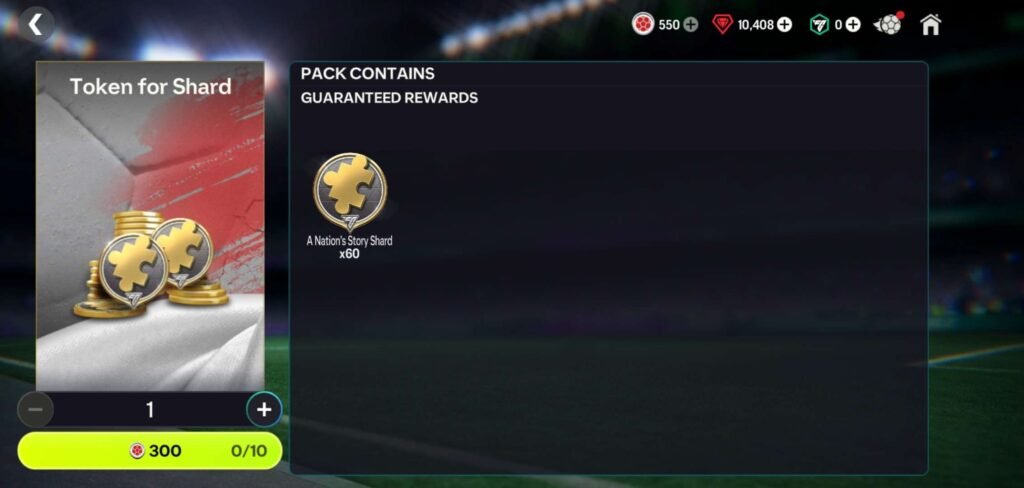
Task: Select the A Nation's Story Shard reward
Action: (349, 192)
